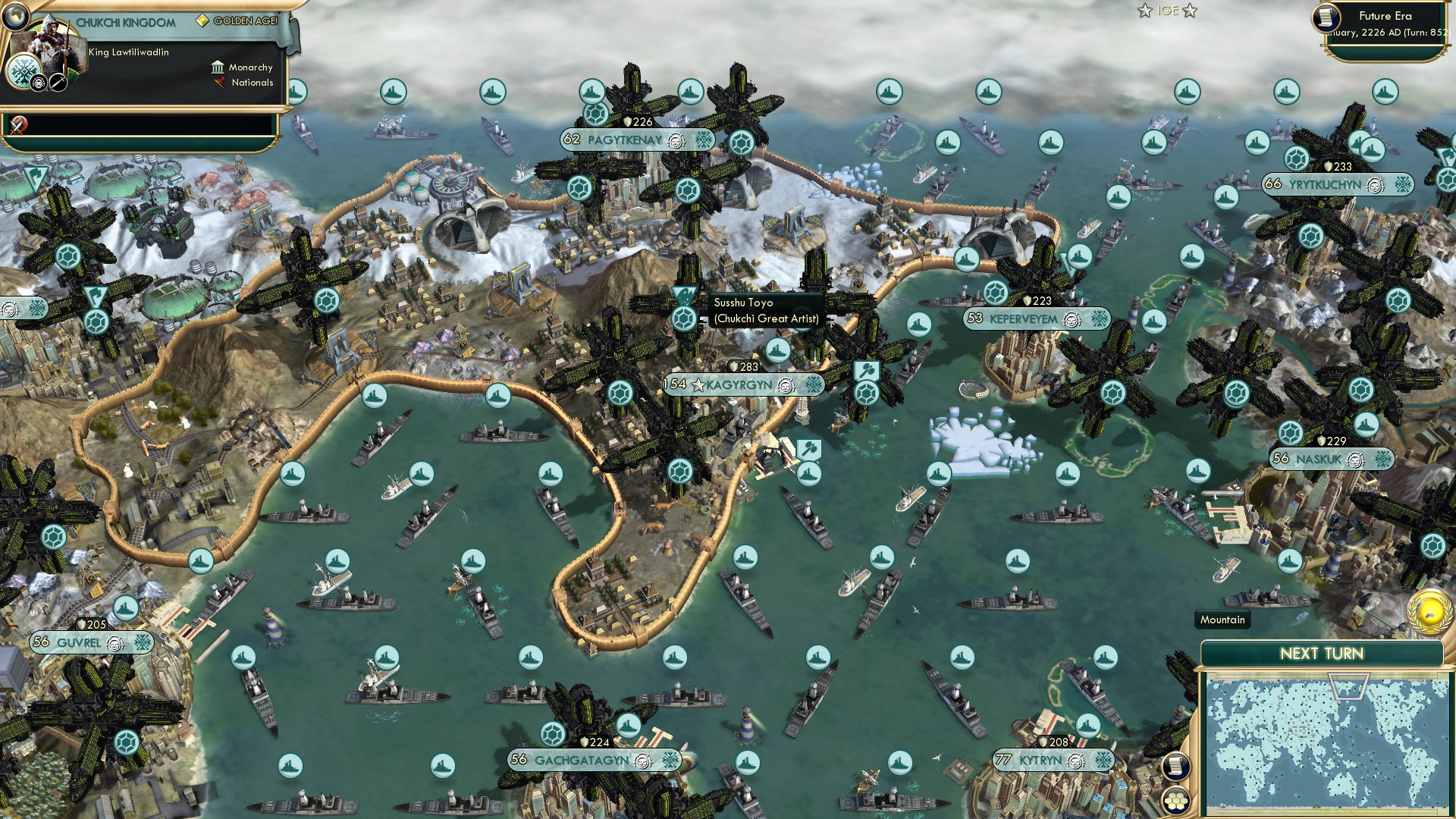Open the Monarchy government icon

[x=218, y=67]
